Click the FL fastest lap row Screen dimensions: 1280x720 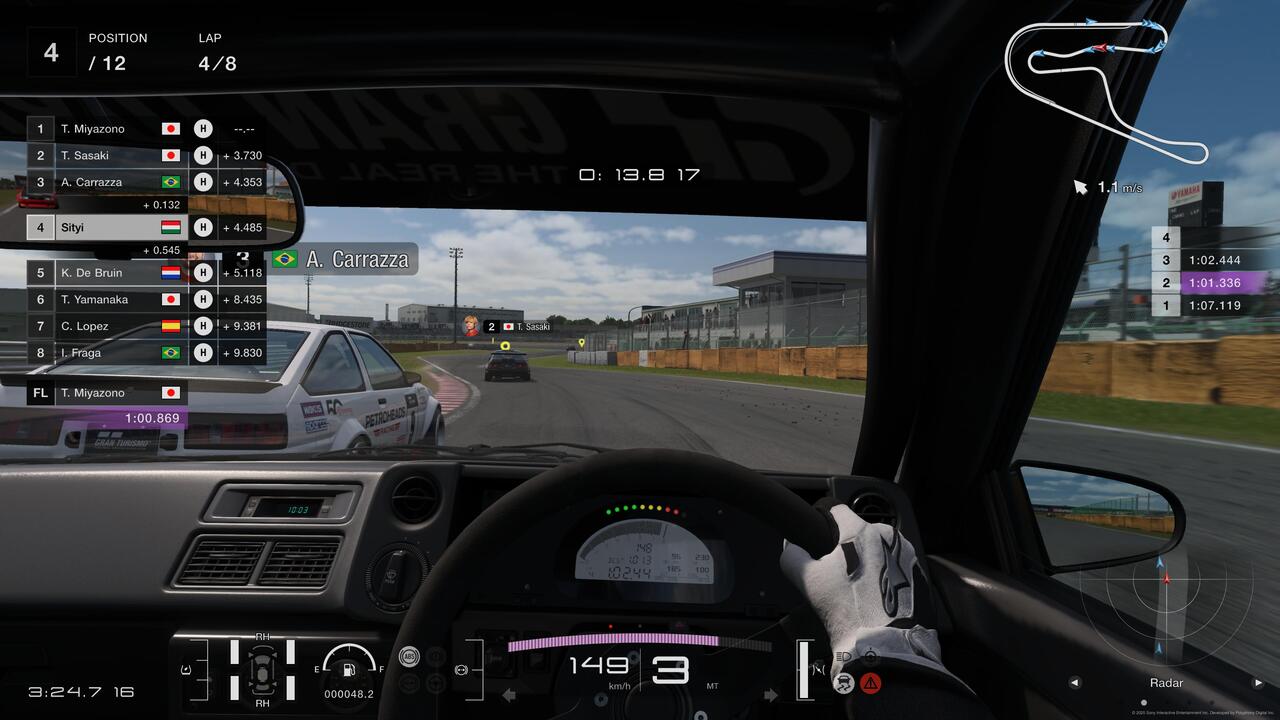[106, 393]
